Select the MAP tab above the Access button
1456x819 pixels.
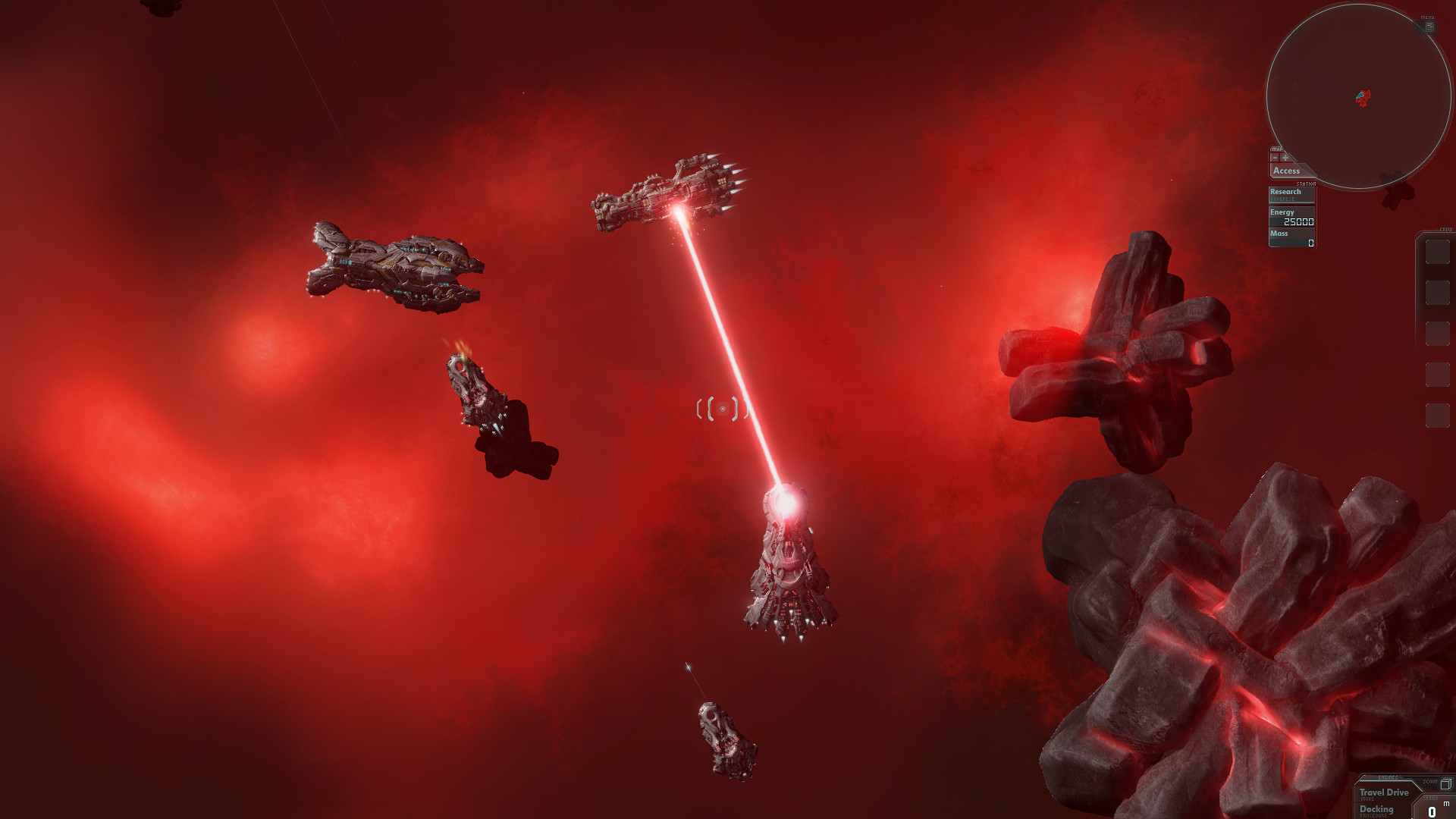(1277, 149)
